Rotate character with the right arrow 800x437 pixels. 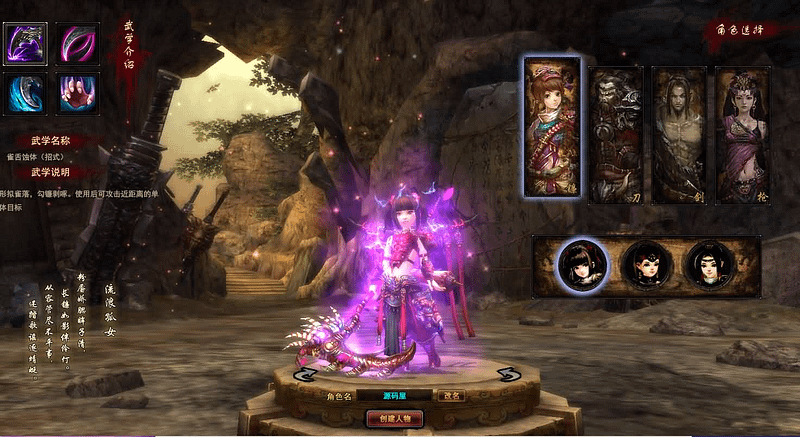[507, 374]
